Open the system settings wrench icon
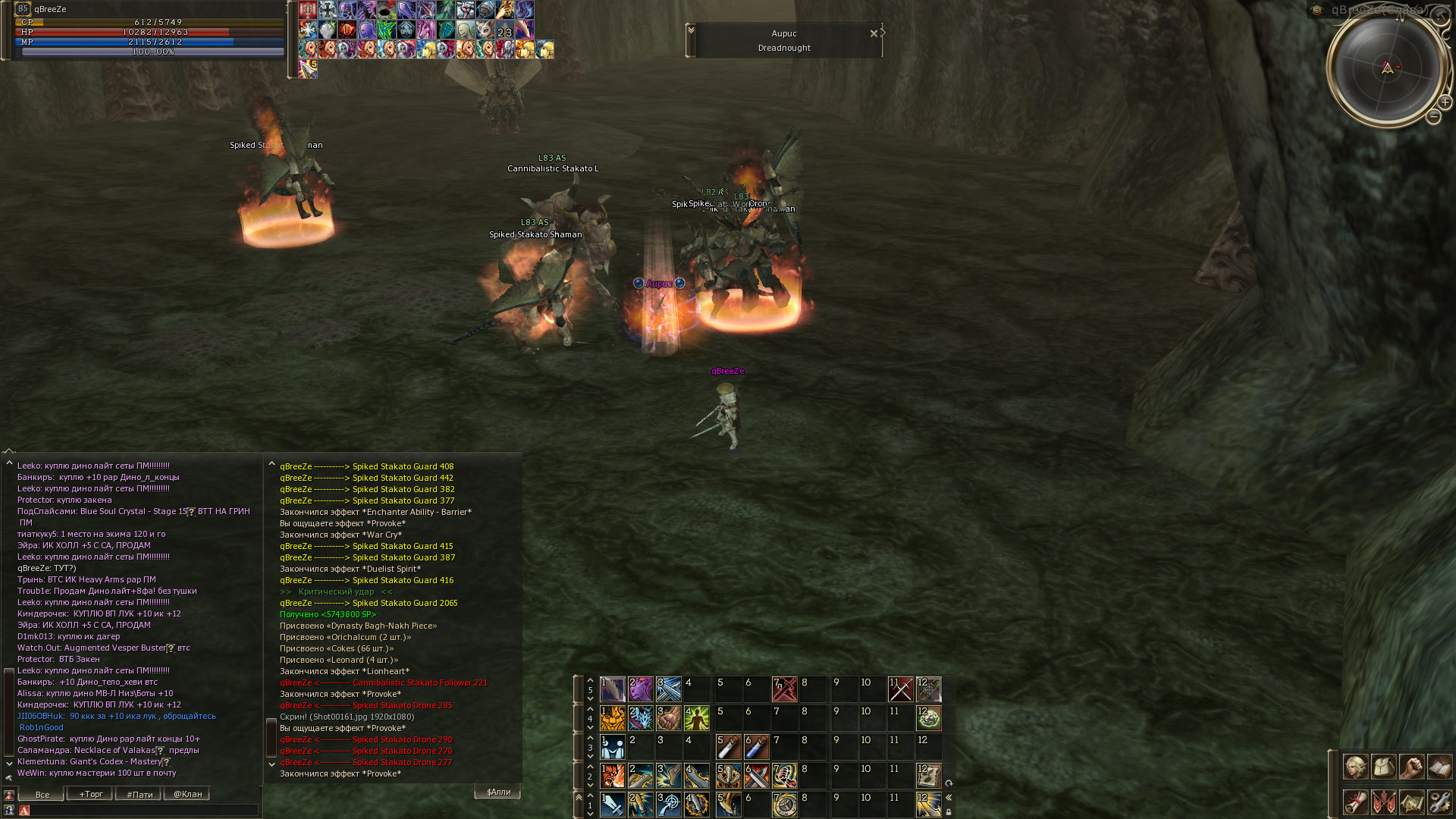 tap(1439, 802)
